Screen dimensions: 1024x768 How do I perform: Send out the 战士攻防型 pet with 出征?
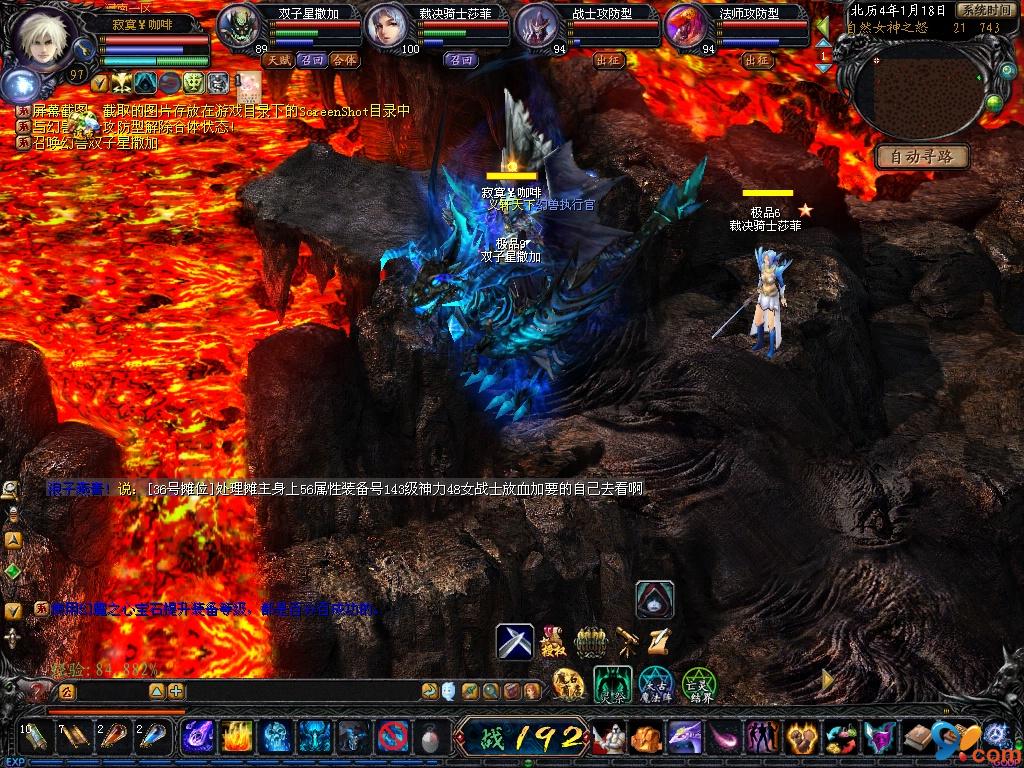pos(609,60)
